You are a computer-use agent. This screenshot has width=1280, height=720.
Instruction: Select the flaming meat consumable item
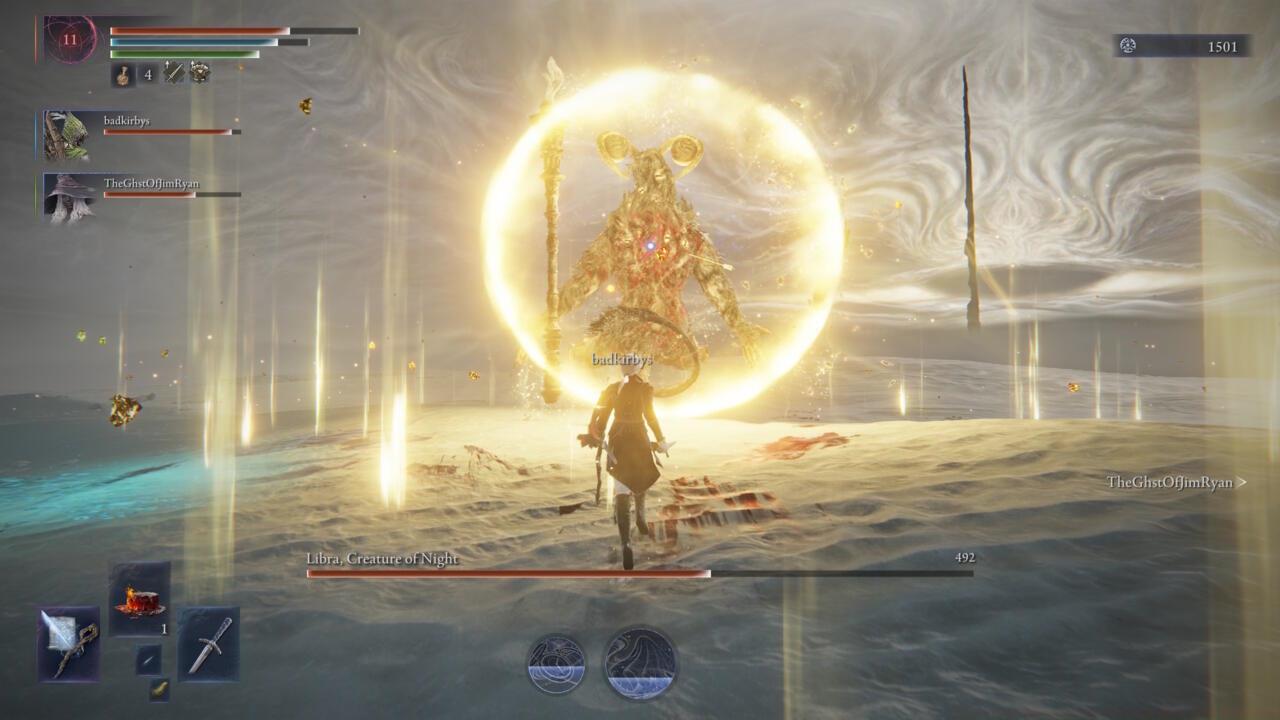[138, 603]
